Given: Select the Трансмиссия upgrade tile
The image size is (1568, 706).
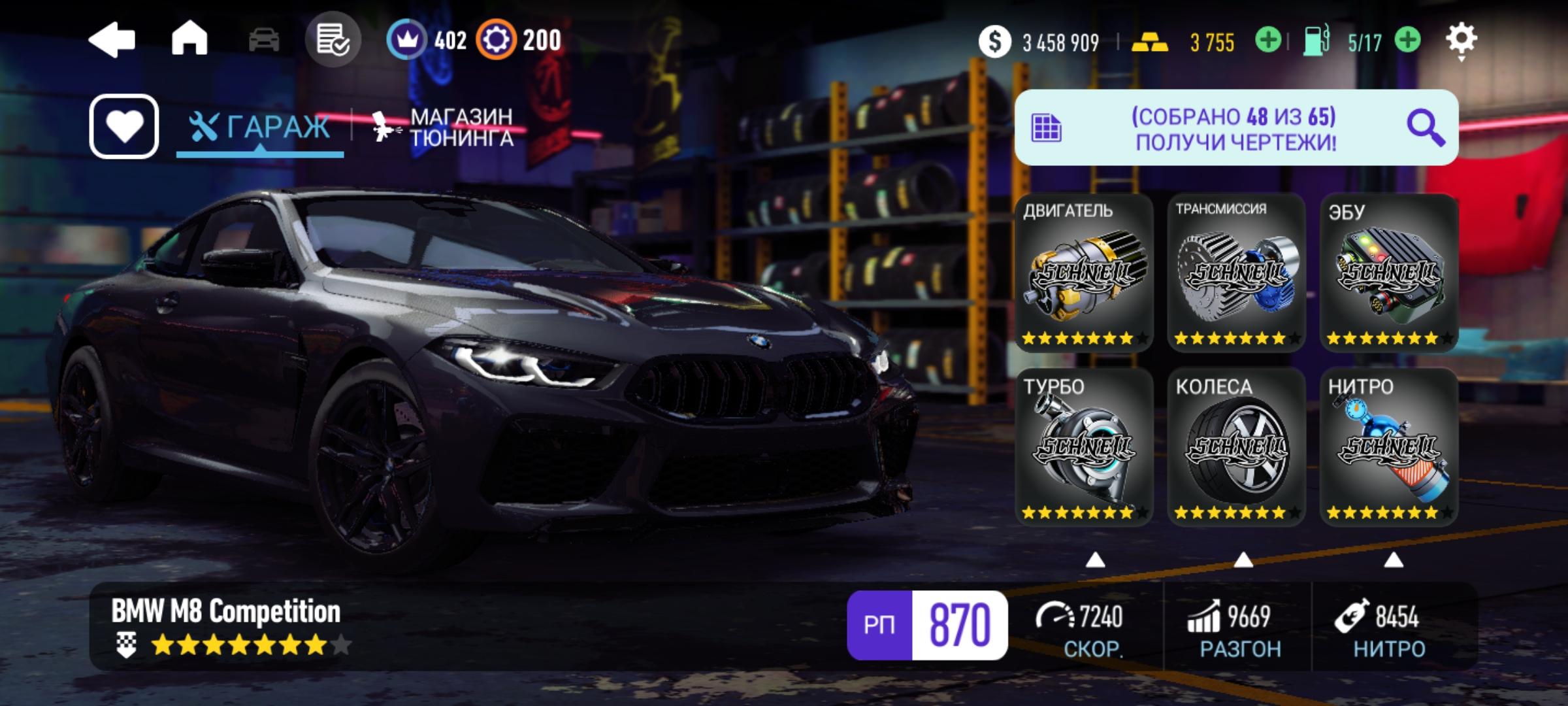Looking at the screenshot, I should (x=1236, y=273).
